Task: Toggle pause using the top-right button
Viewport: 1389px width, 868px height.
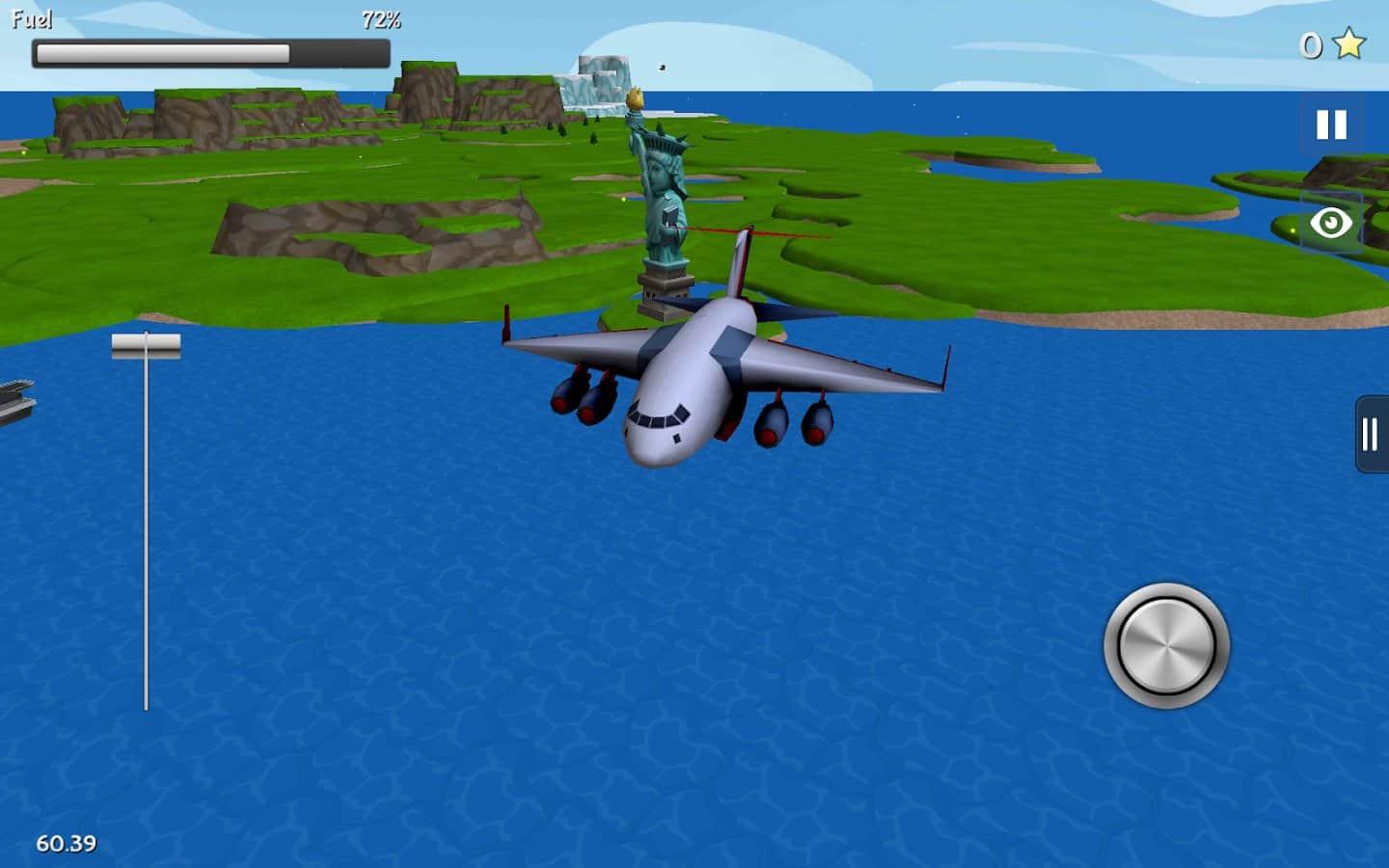Action: (x=1332, y=123)
